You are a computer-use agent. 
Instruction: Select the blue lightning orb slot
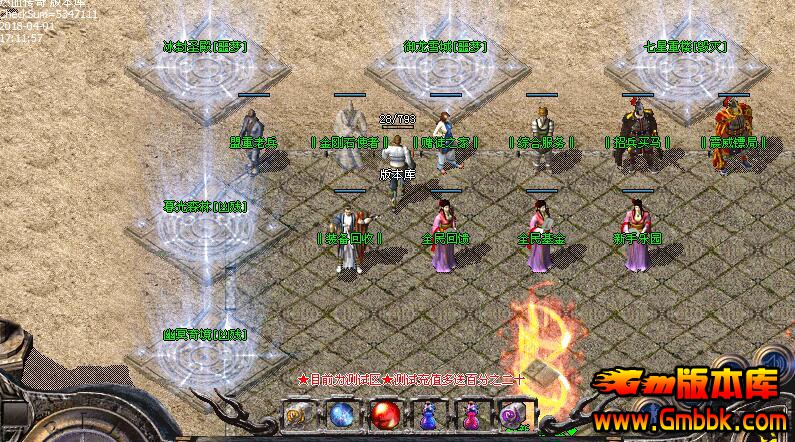coord(340,412)
